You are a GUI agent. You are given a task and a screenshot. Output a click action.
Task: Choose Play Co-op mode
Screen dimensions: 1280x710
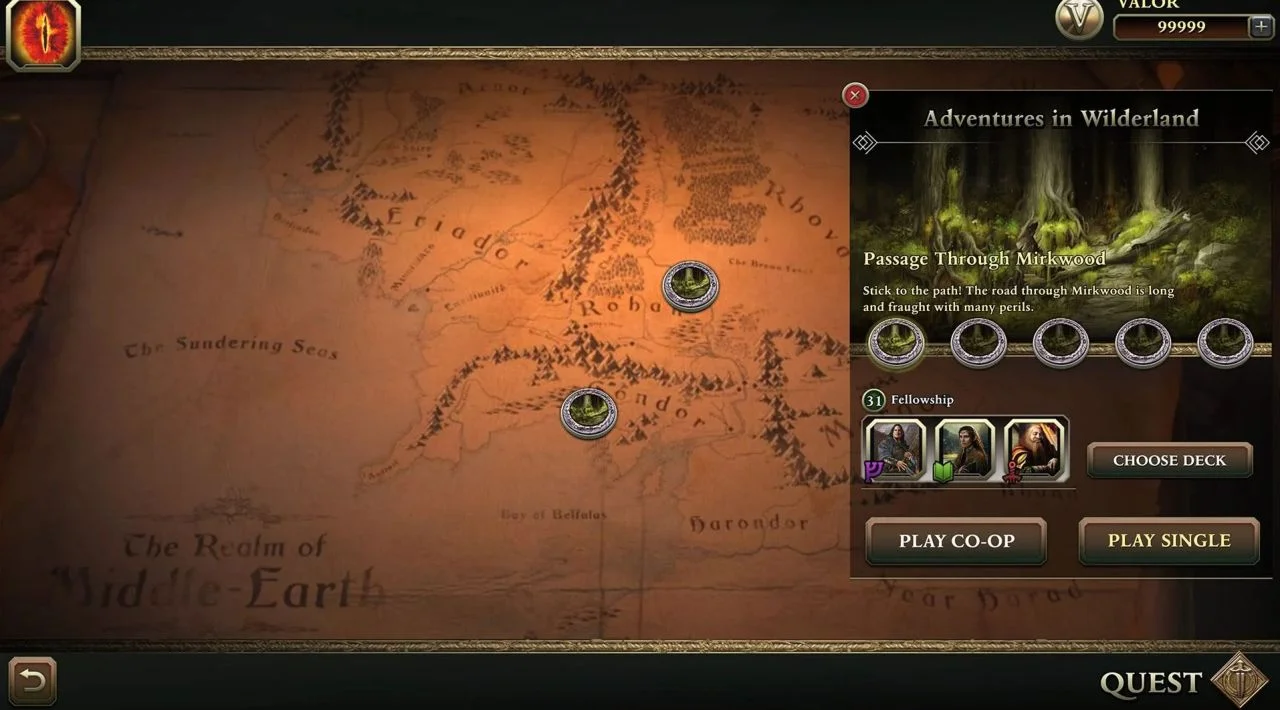pos(956,541)
